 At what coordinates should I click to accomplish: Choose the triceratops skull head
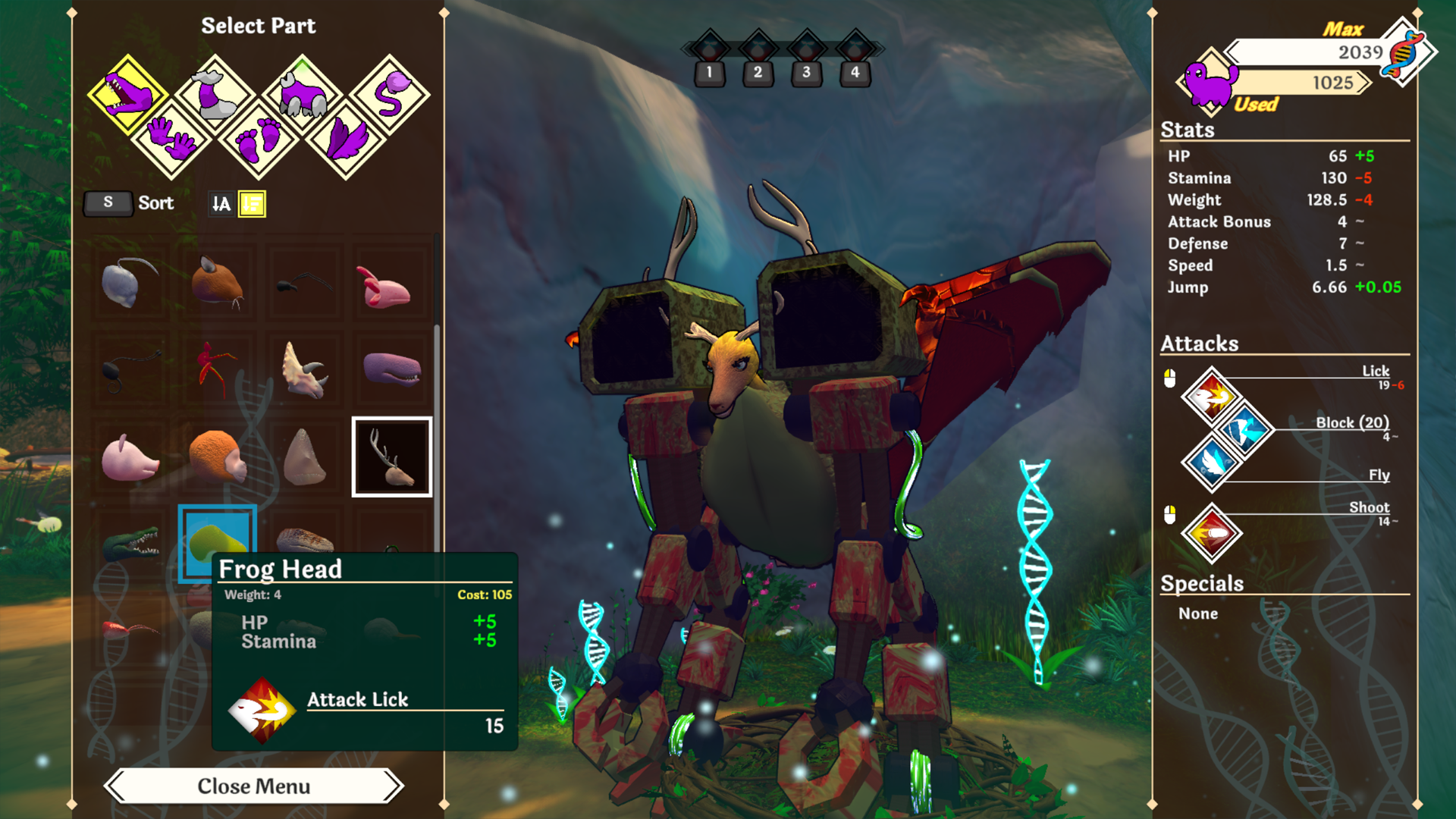click(304, 369)
